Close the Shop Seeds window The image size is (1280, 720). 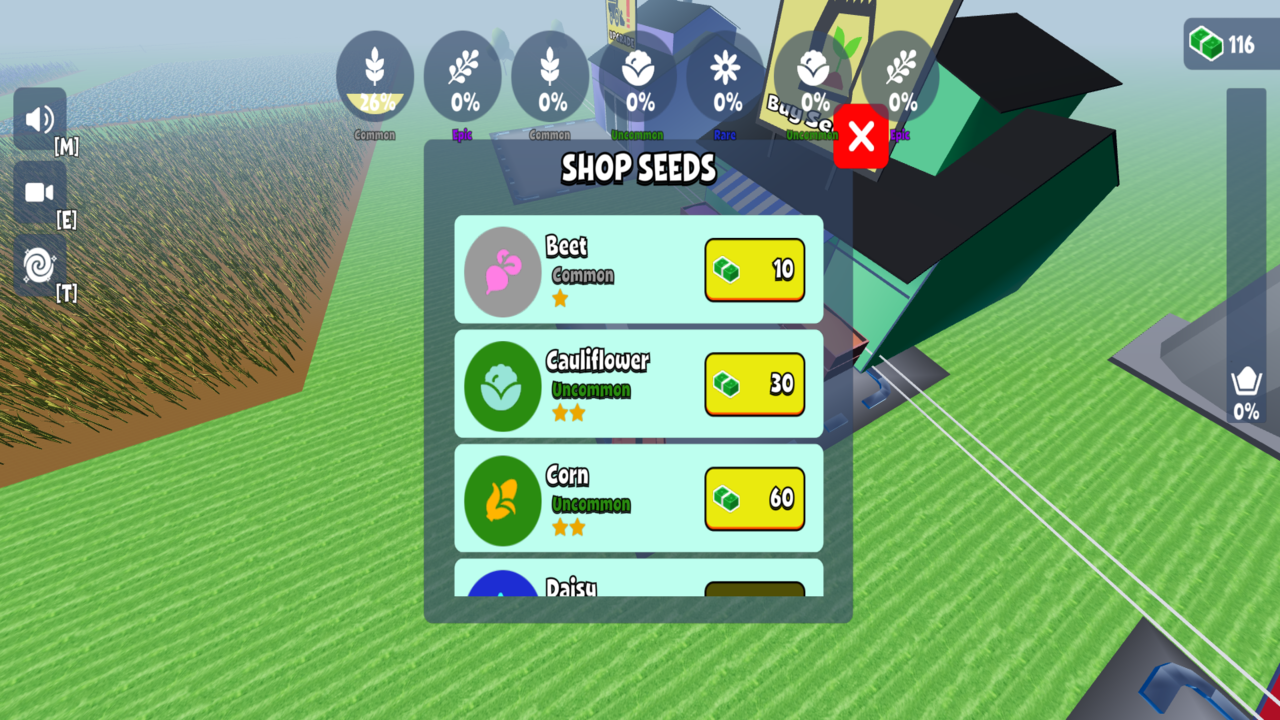point(861,135)
